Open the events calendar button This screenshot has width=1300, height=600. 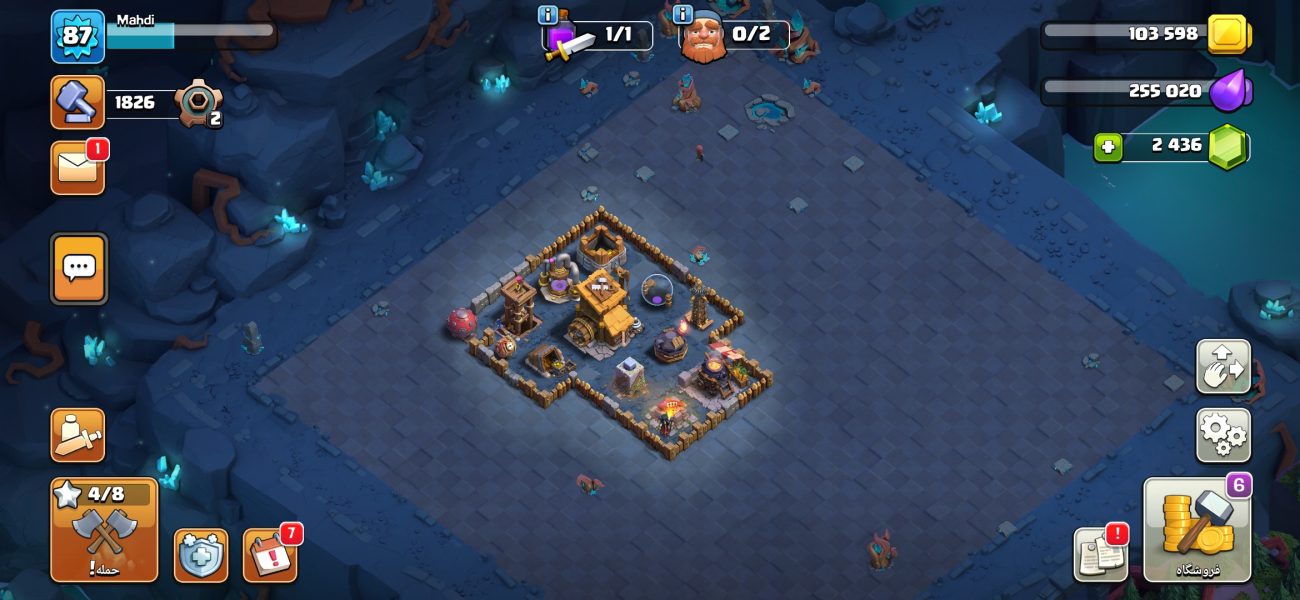coord(269,555)
